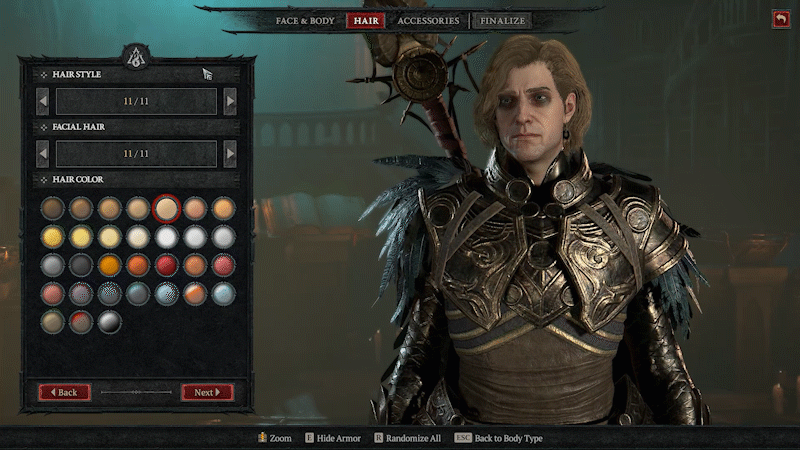Choose the darkest brown hair color swatch

tap(52, 208)
